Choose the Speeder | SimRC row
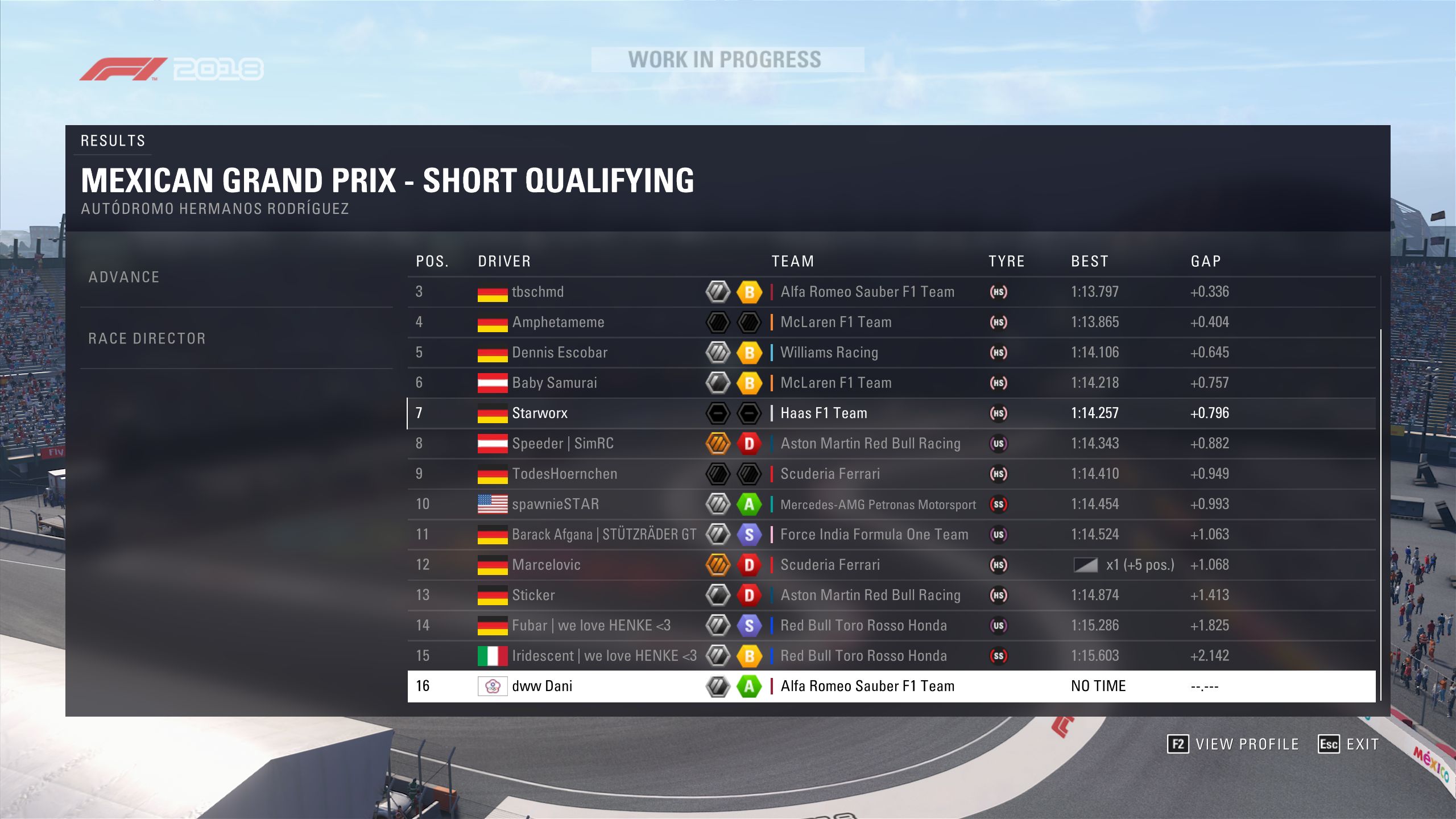Image resolution: width=1456 pixels, height=819 pixels. click(562, 444)
